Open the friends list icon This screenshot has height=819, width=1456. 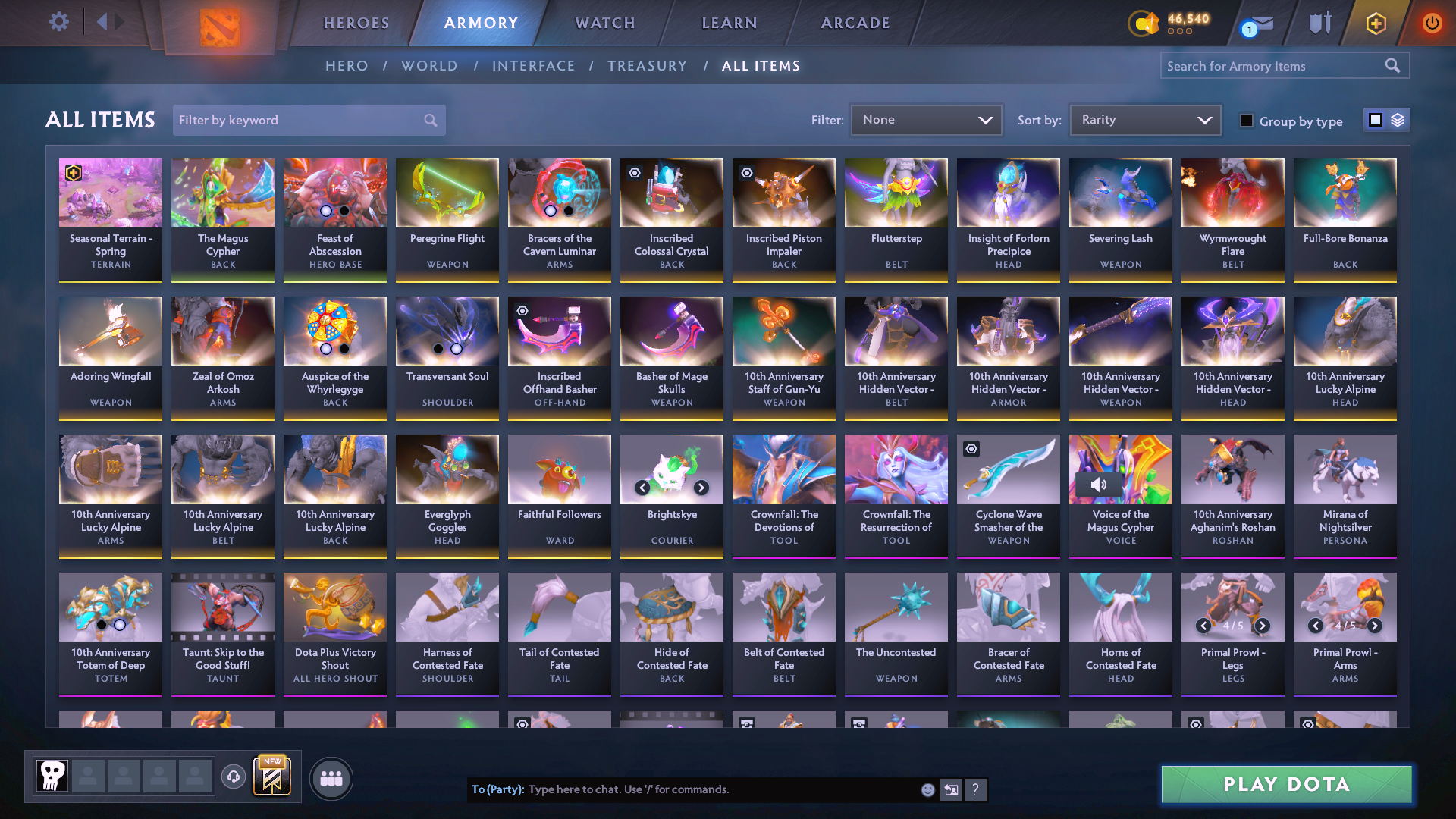coord(330,778)
